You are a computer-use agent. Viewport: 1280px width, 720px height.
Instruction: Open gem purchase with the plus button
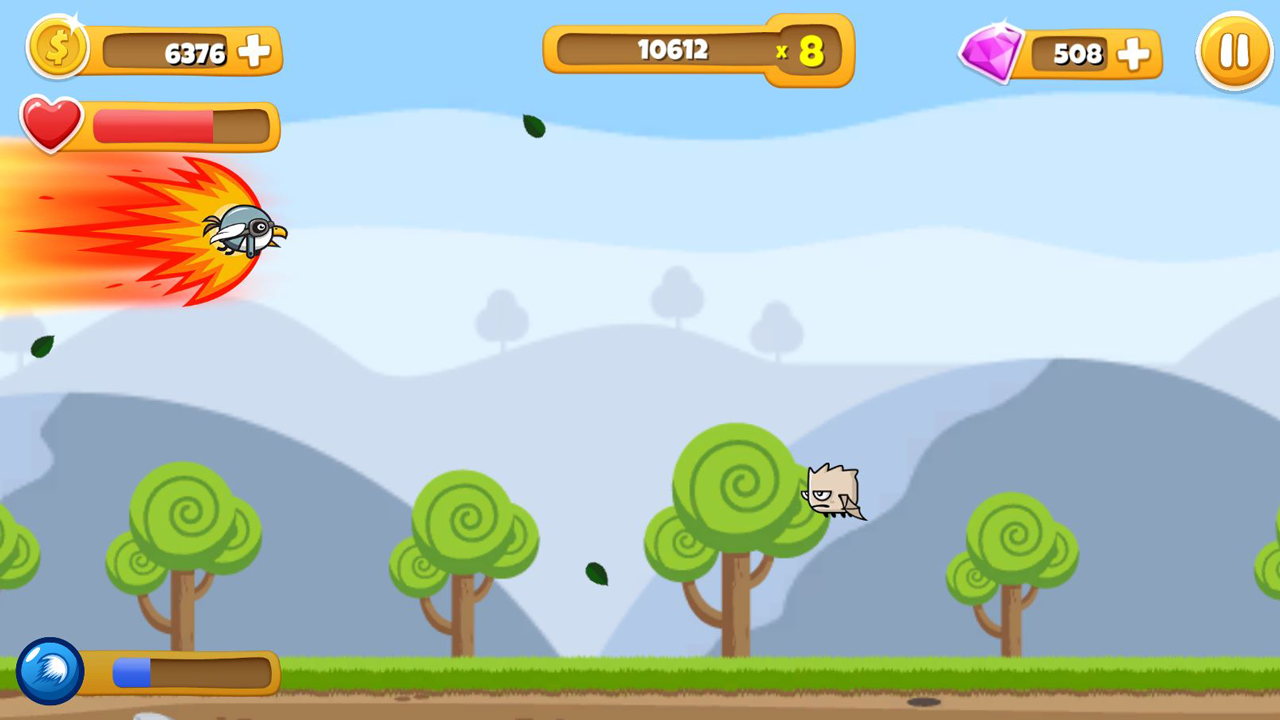coord(1133,56)
